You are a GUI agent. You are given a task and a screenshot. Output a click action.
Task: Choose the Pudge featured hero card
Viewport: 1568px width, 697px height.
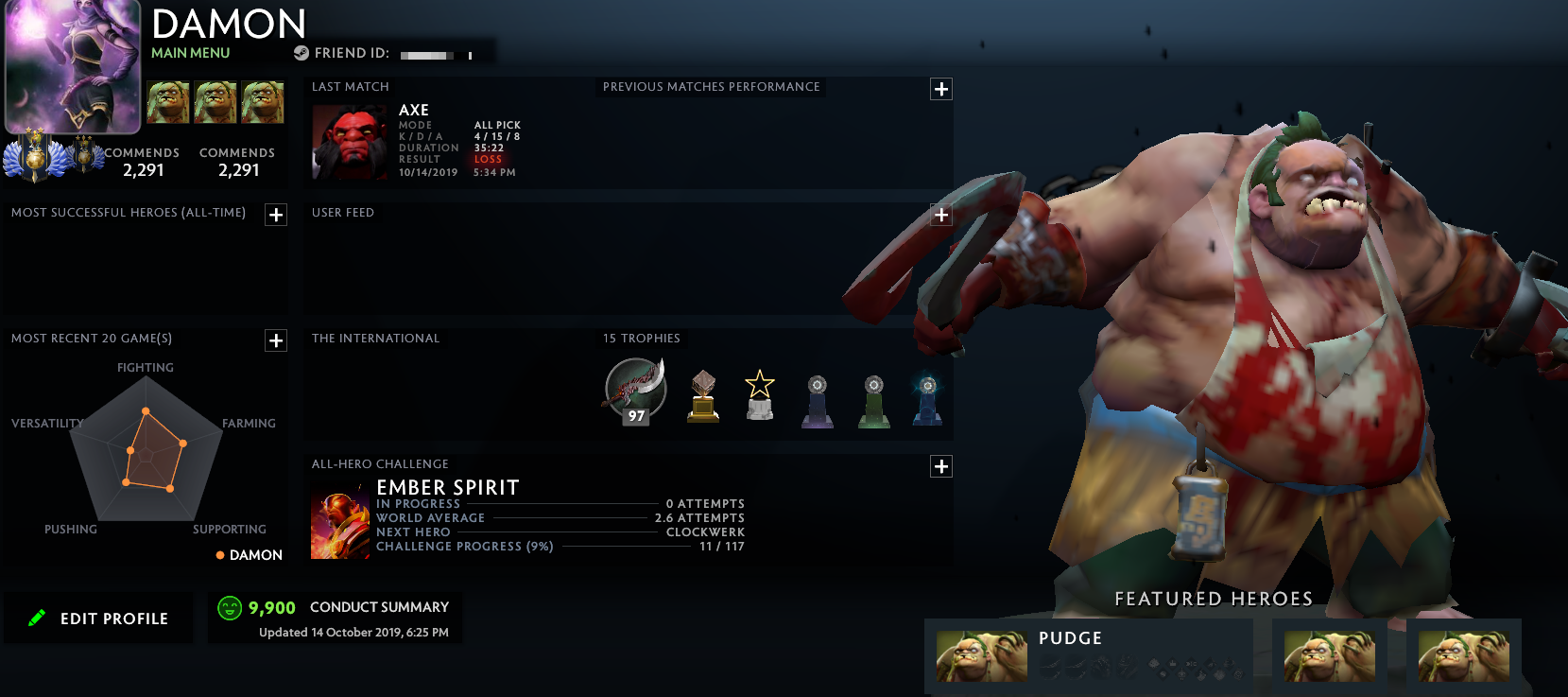click(x=1089, y=655)
